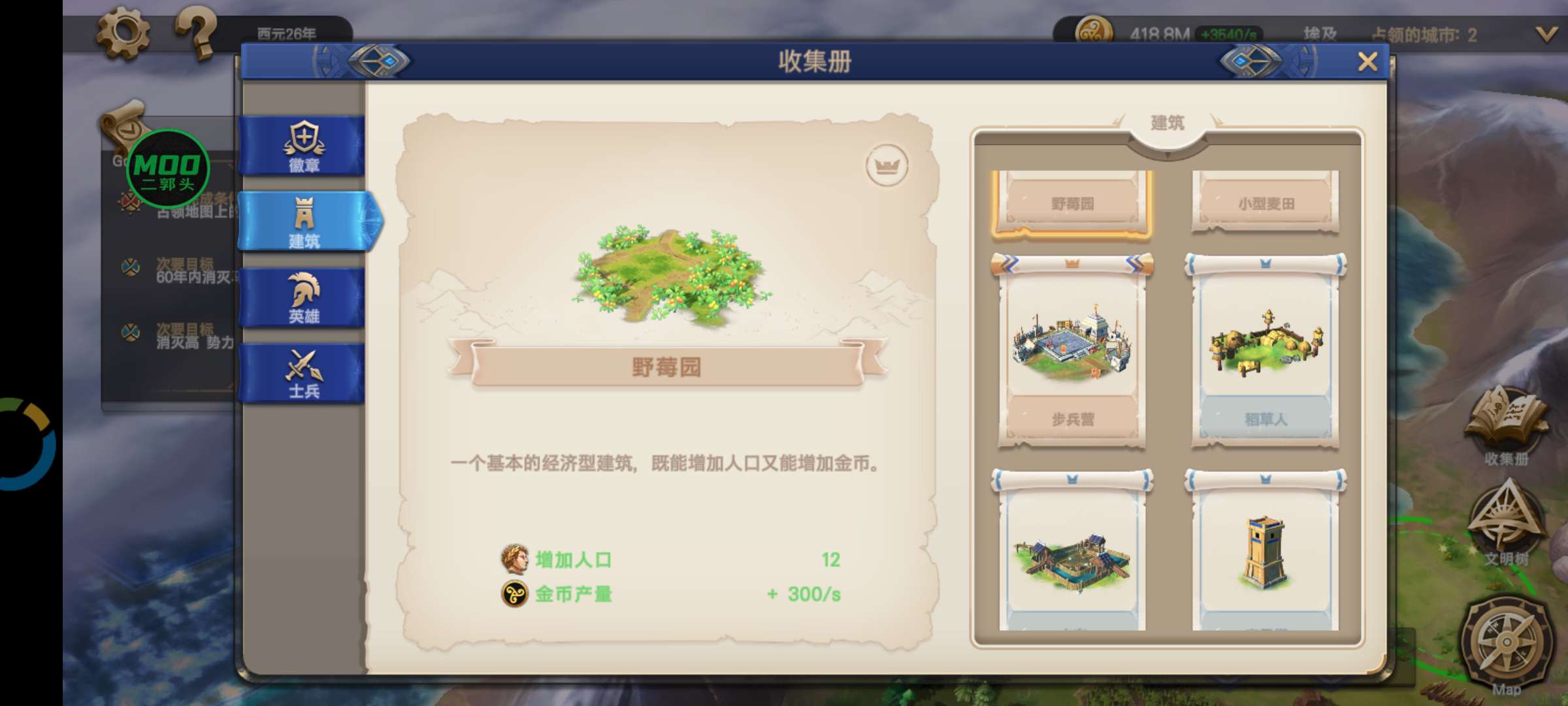Viewport: 1568px width, 706px height.
Task: Open the Map compass button
Action: (x=1506, y=644)
